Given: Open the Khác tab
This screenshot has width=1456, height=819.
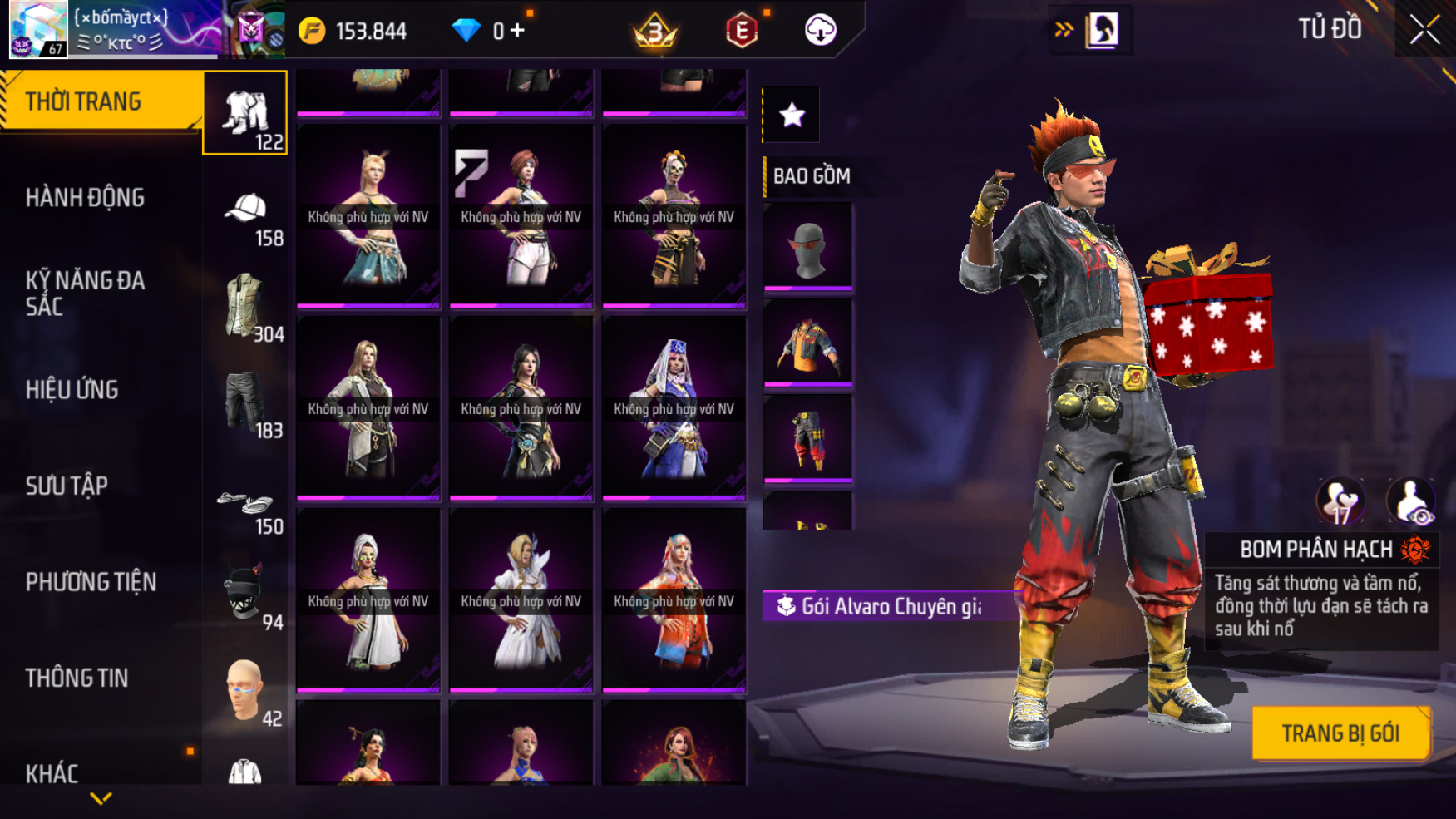Looking at the screenshot, I should click(52, 773).
